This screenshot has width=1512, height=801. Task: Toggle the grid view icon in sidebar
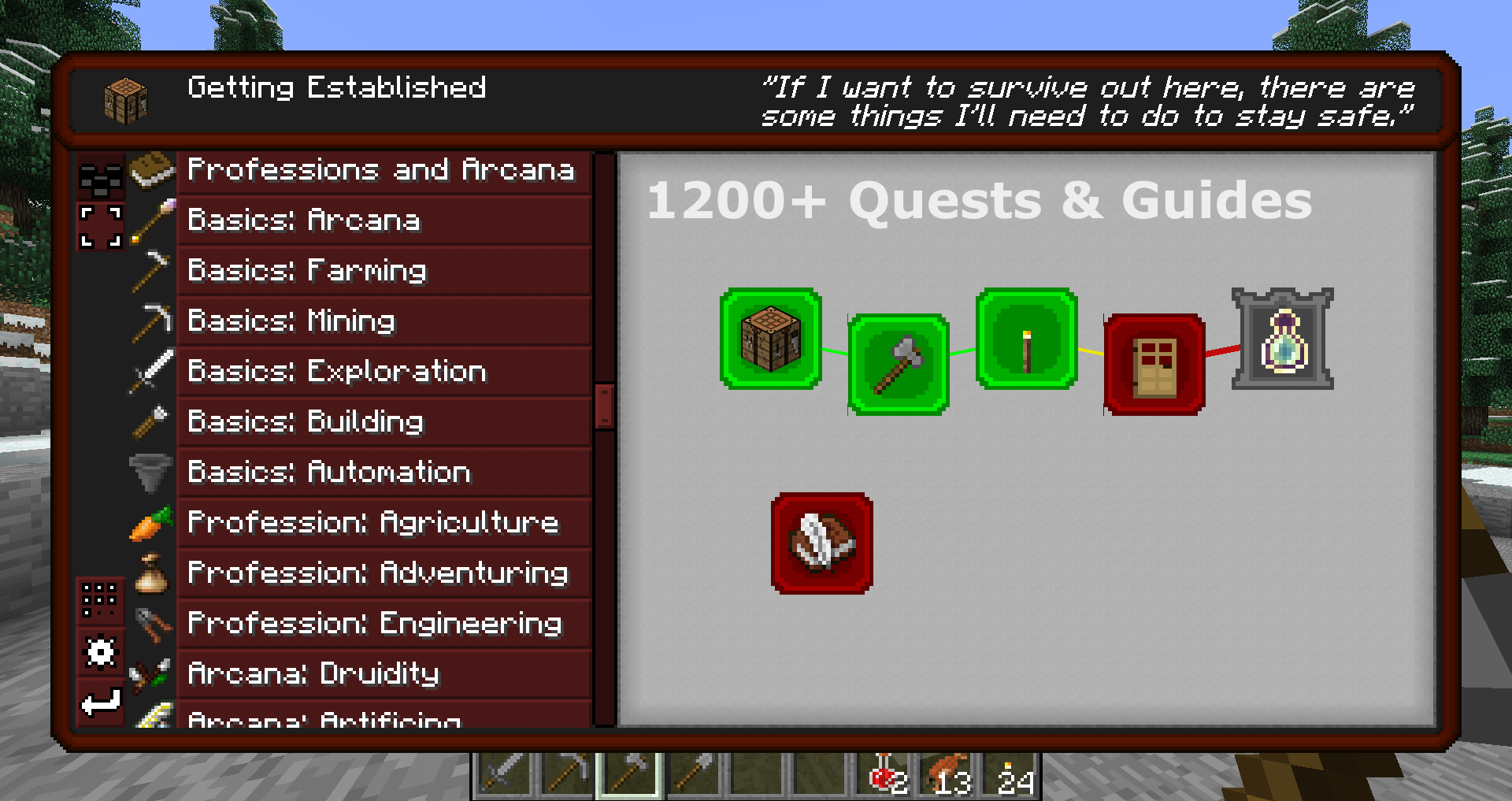[101, 600]
